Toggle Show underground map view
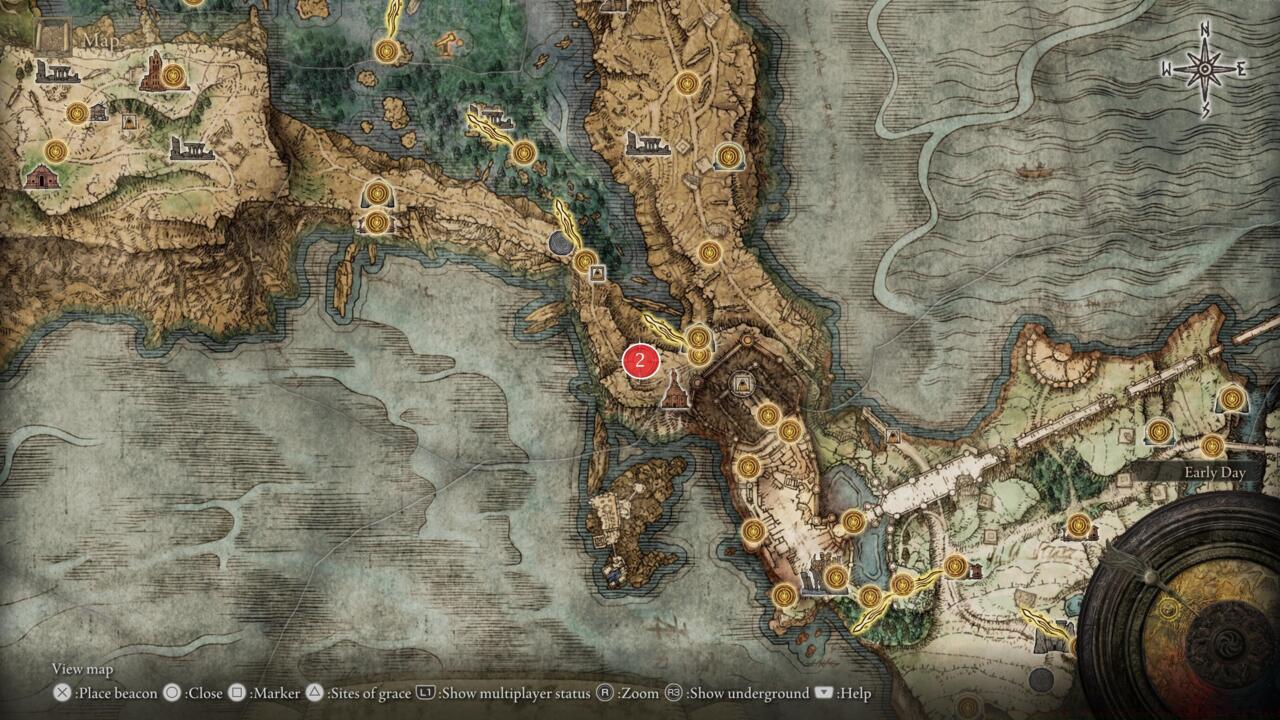Screen dimensions: 1280x720 [673, 692]
